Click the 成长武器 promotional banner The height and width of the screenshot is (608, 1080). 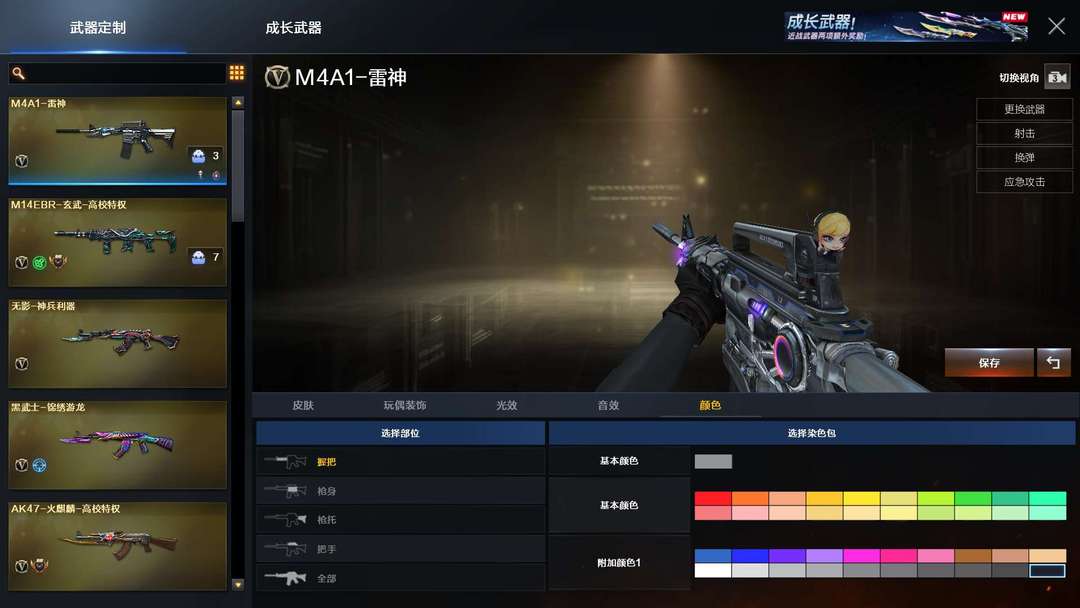906,27
